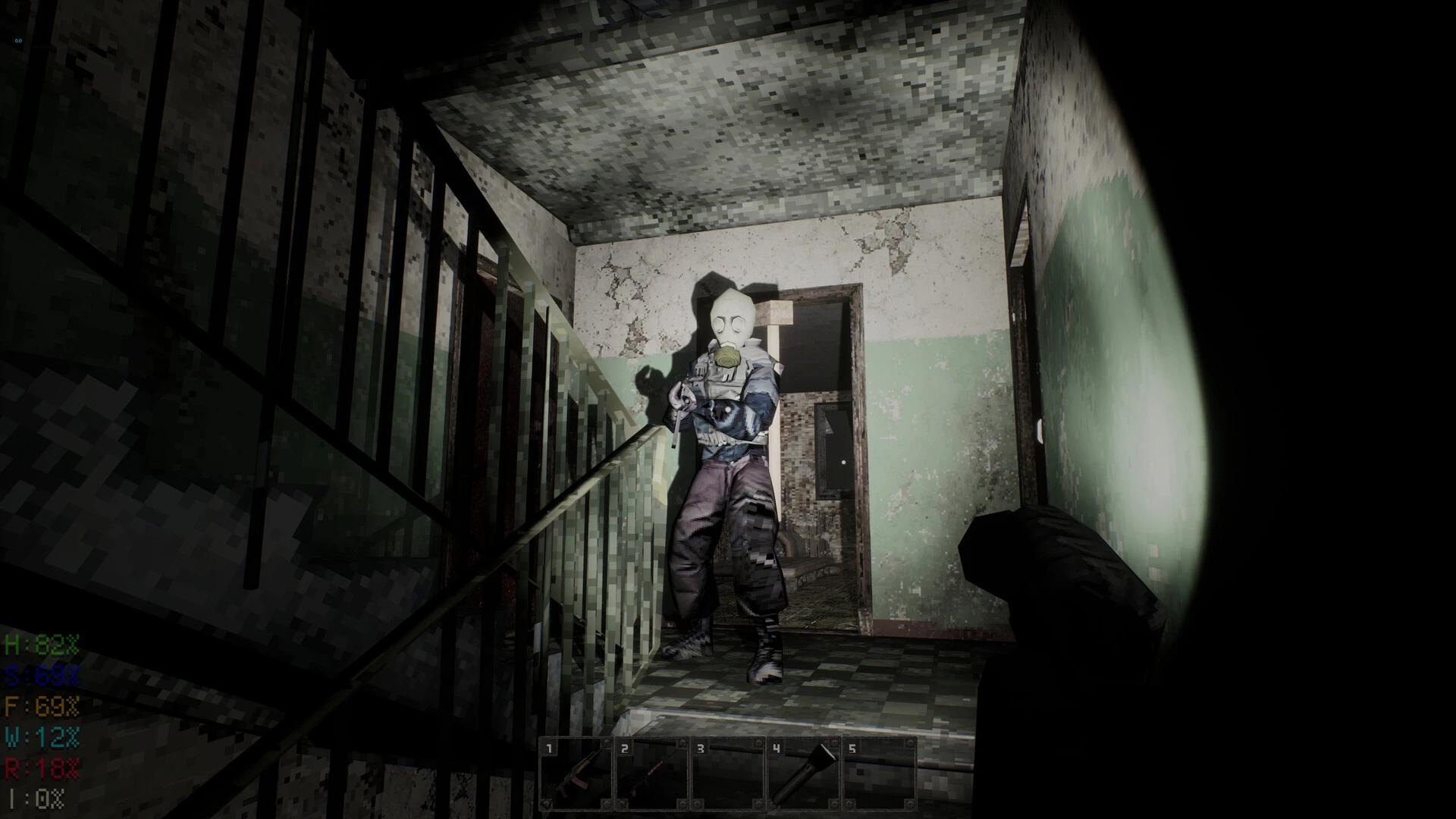Click the blue S:69% stamina indicator

[40, 675]
